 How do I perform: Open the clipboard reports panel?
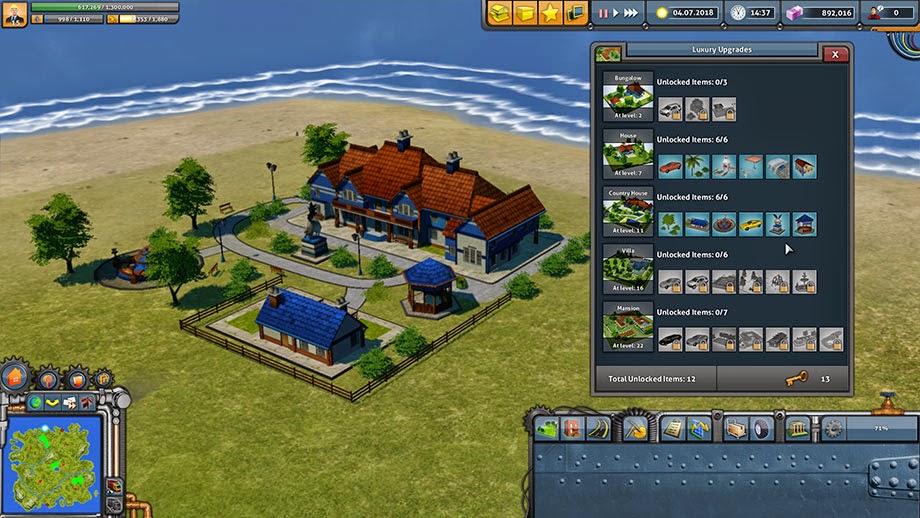tap(671, 429)
